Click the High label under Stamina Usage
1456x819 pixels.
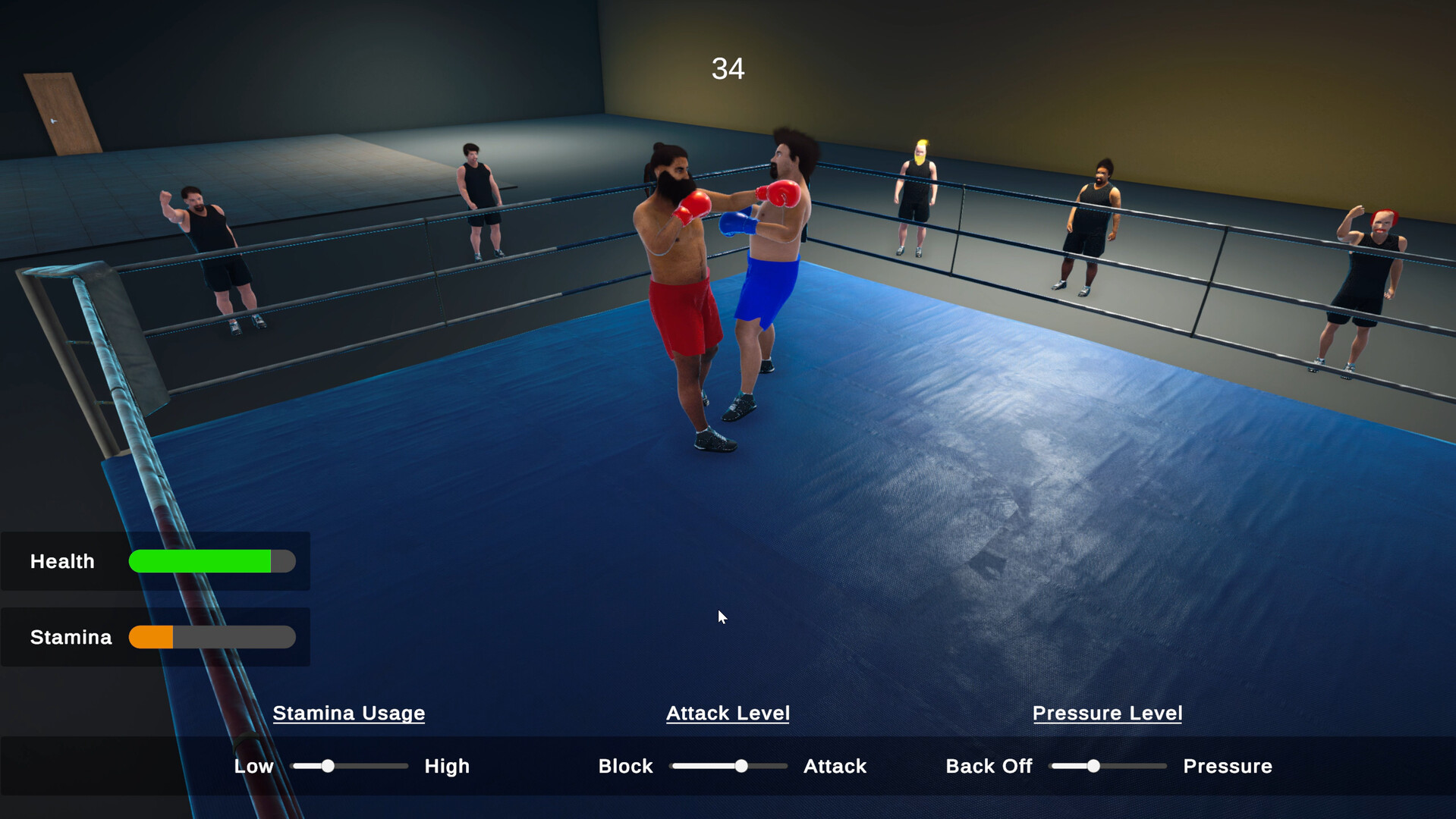tap(447, 766)
